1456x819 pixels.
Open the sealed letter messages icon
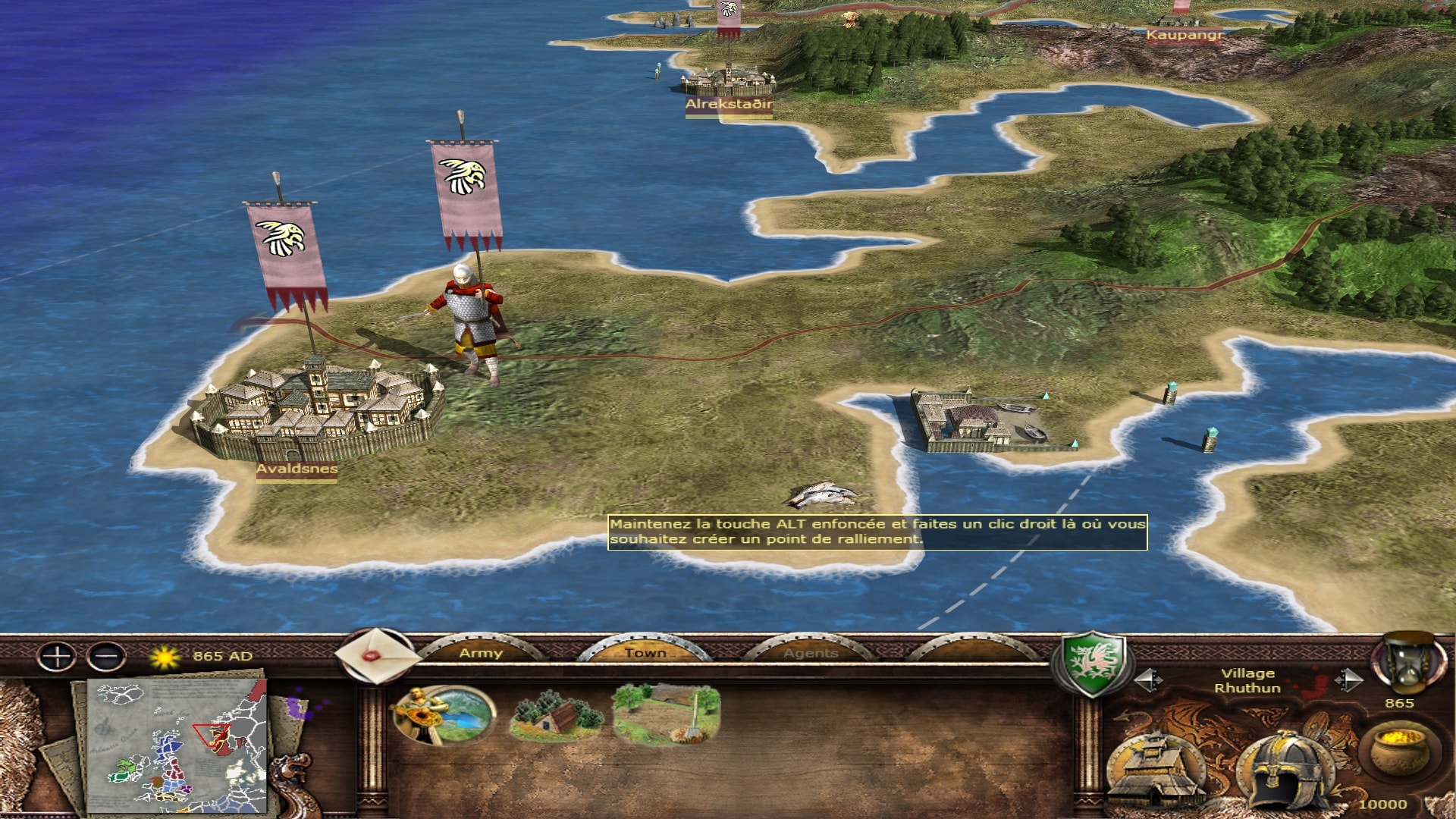pyautogui.click(x=375, y=655)
